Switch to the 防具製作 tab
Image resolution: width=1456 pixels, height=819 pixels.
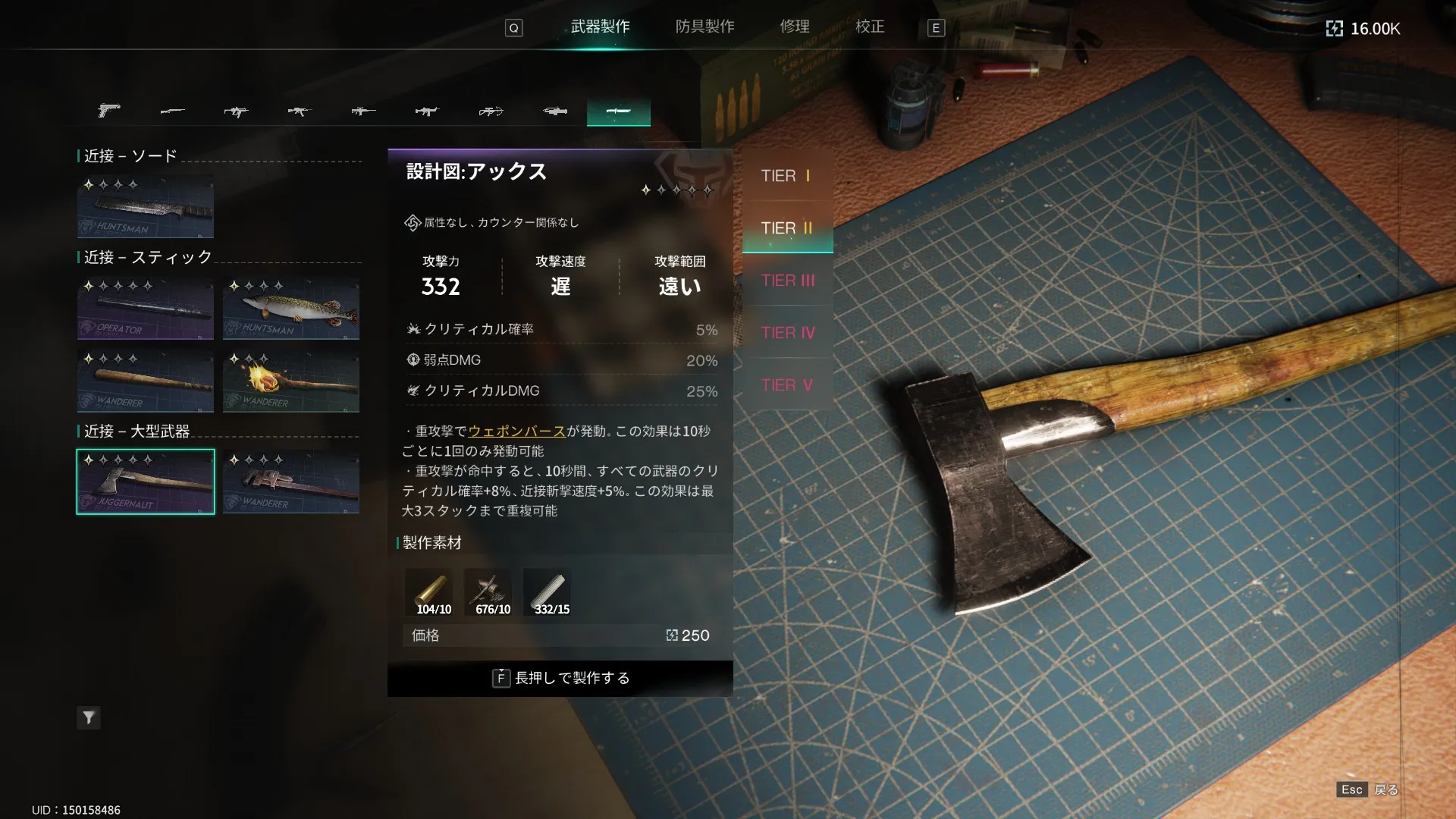(704, 27)
